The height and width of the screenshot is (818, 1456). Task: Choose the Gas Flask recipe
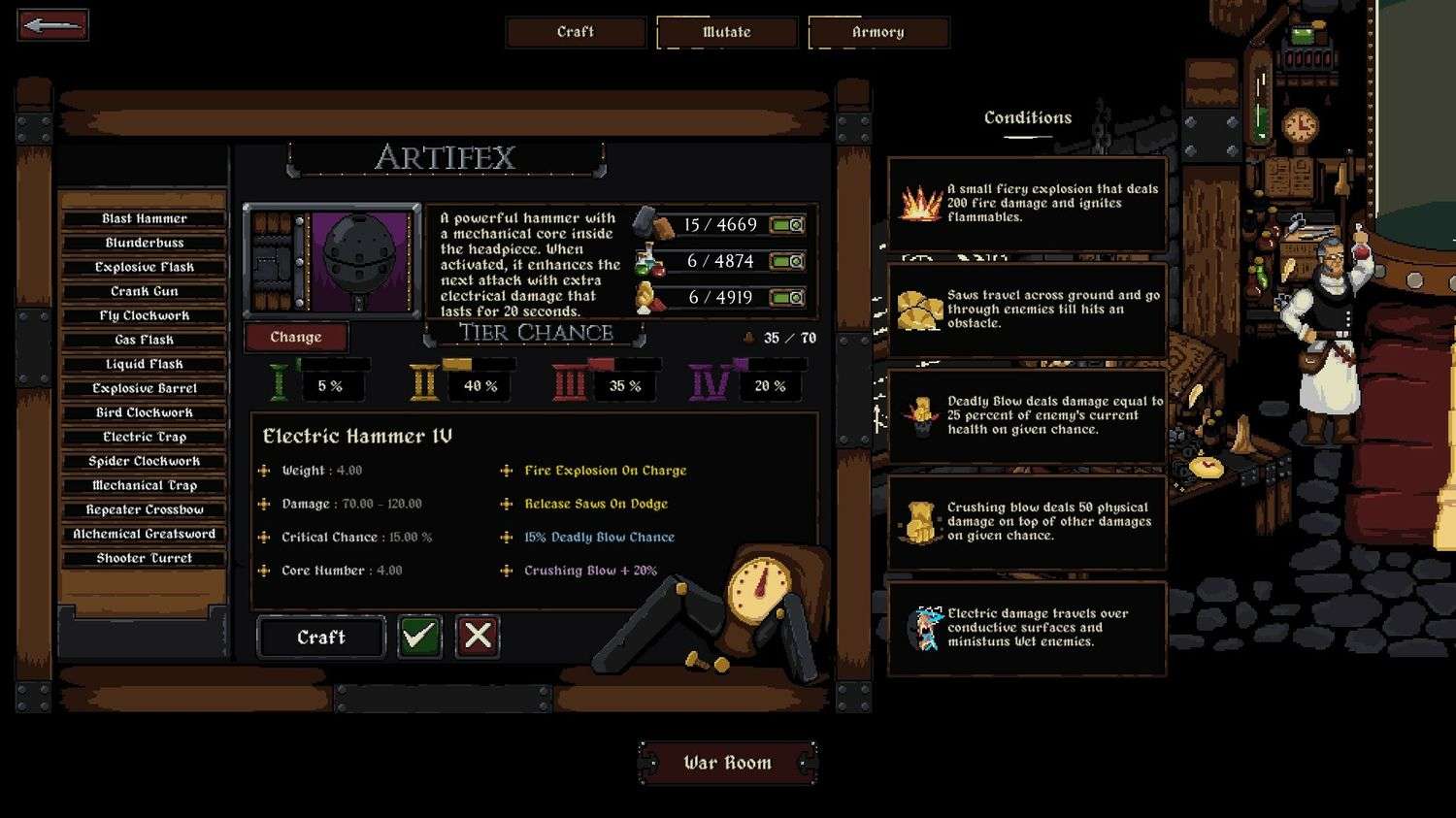click(145, 340)
